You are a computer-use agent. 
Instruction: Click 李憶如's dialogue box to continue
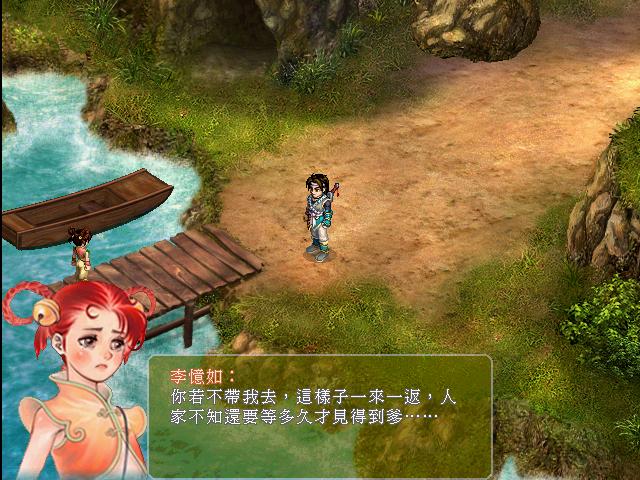pyautogui.click(x=320, y=415)
